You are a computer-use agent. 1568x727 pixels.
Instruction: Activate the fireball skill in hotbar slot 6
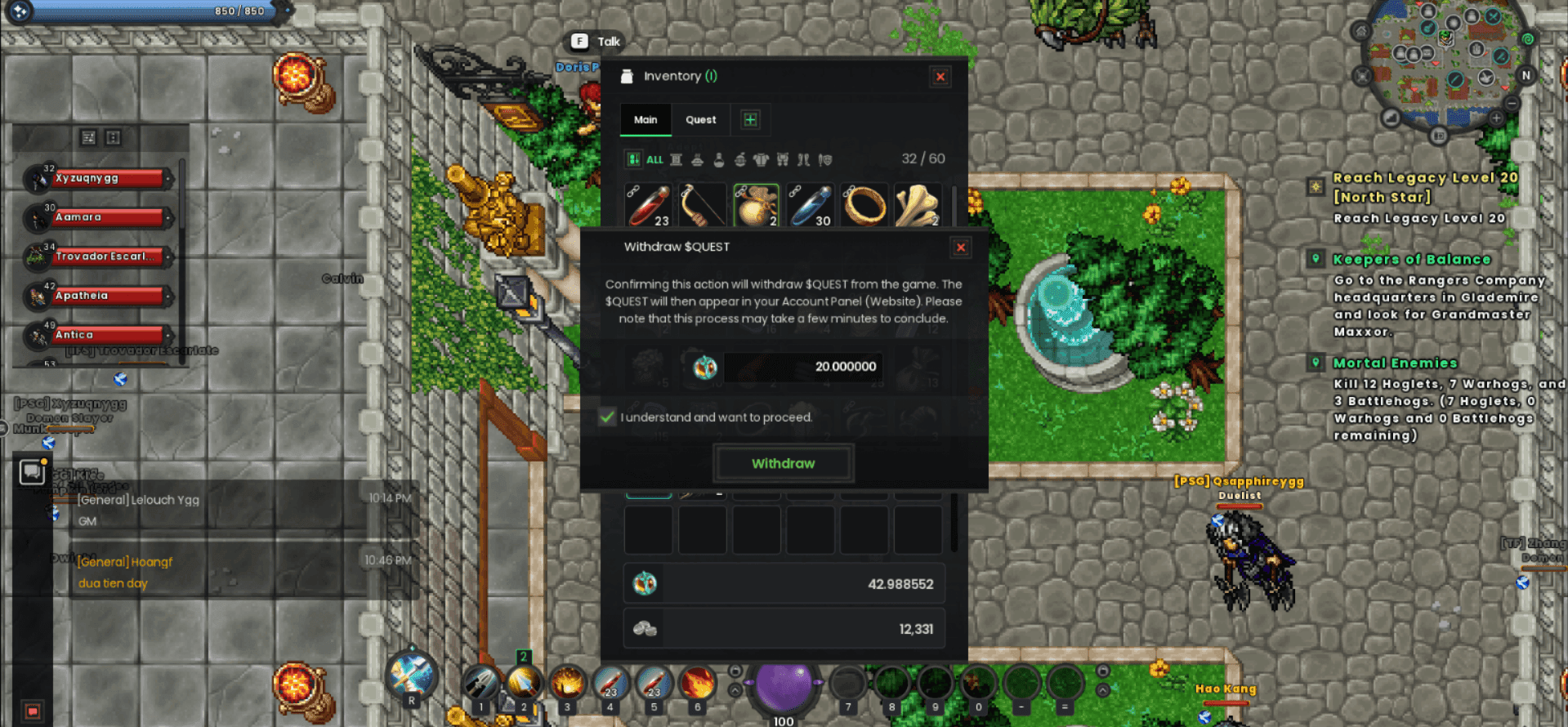pyautogui.click(x=697, y=683)
